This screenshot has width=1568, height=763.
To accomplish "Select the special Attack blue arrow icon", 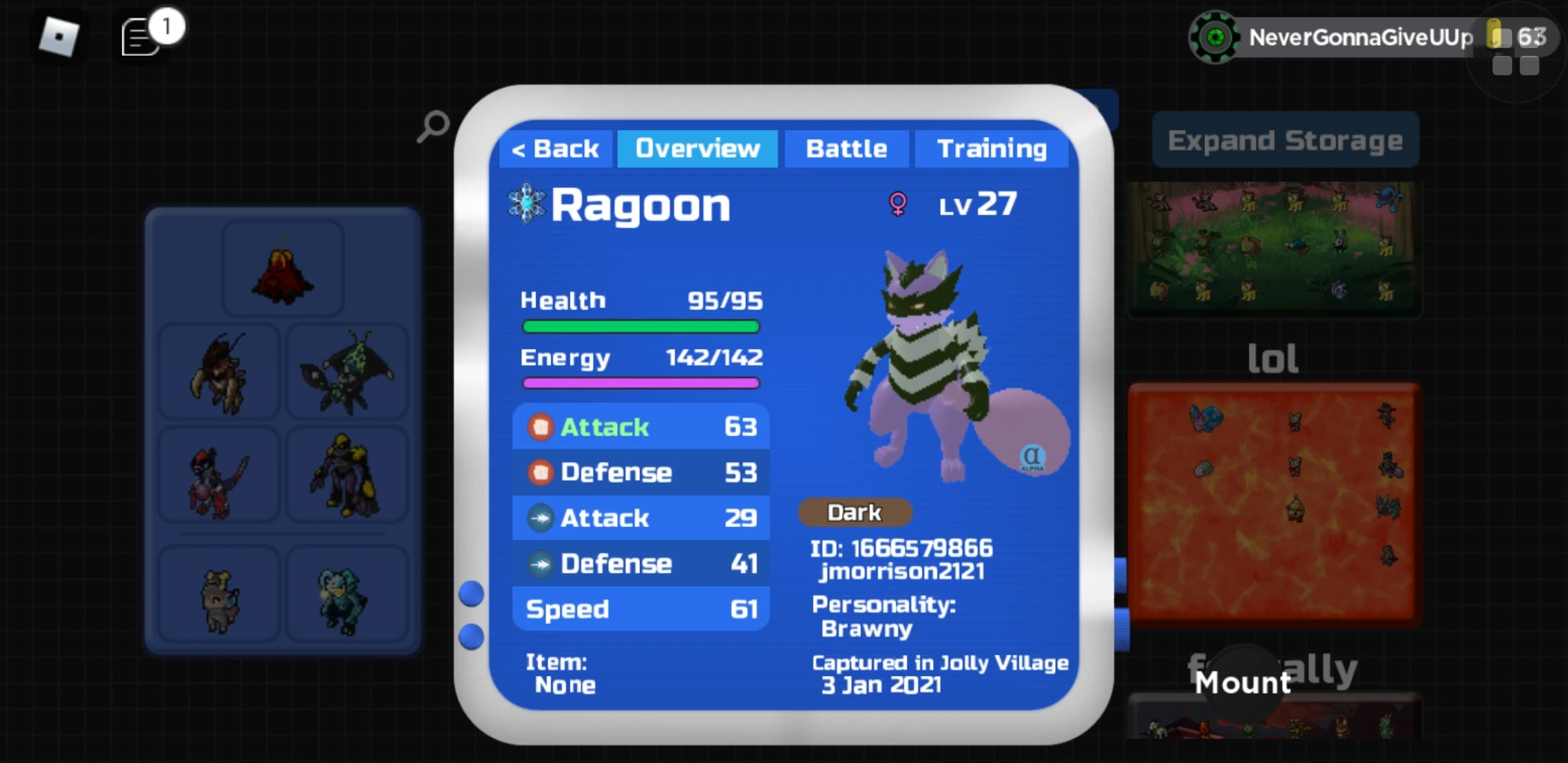I will click(x=540, y=518).
